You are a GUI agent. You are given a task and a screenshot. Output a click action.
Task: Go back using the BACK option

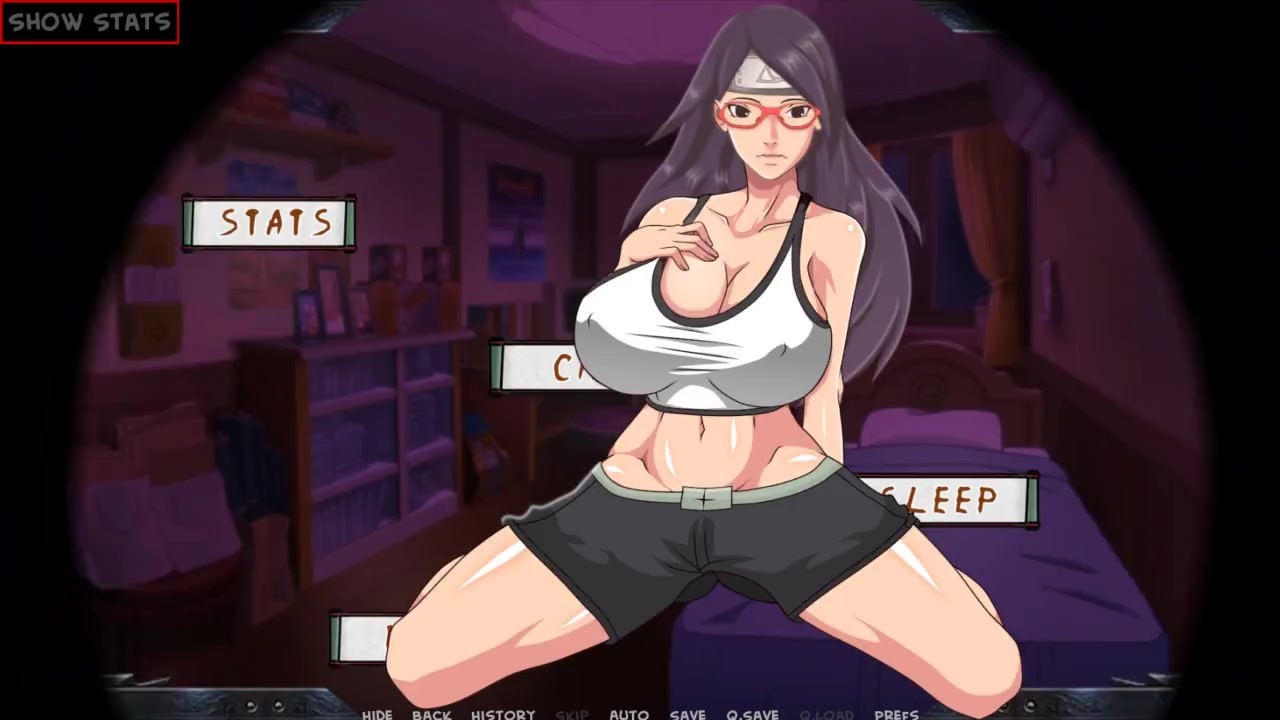pos(432,714)
